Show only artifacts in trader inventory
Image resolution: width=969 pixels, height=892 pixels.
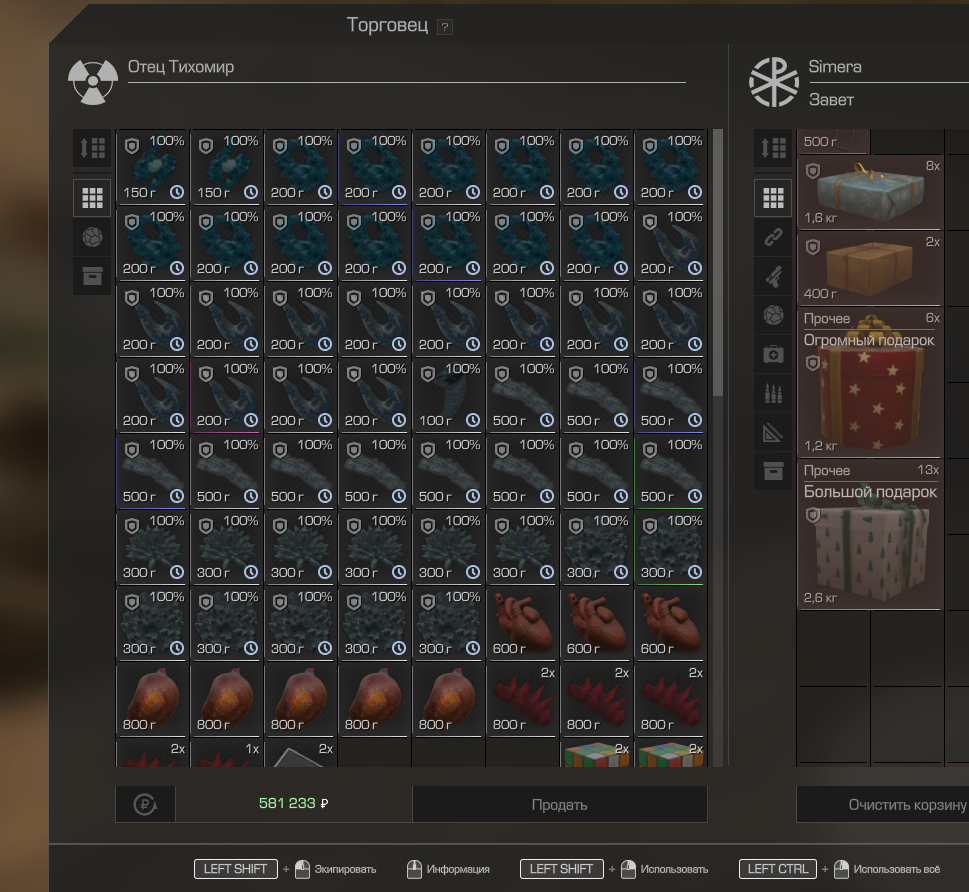click(x=92, y=237)
